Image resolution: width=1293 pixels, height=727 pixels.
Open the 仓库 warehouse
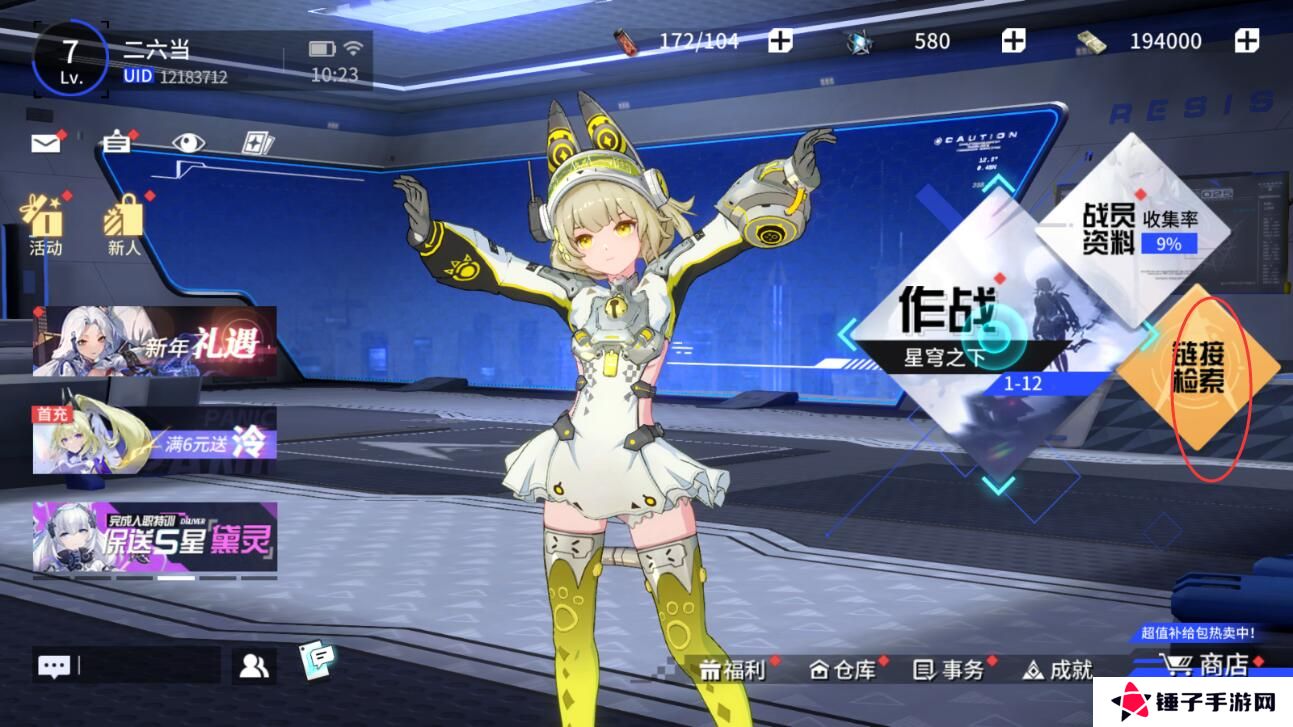[842, 670]
